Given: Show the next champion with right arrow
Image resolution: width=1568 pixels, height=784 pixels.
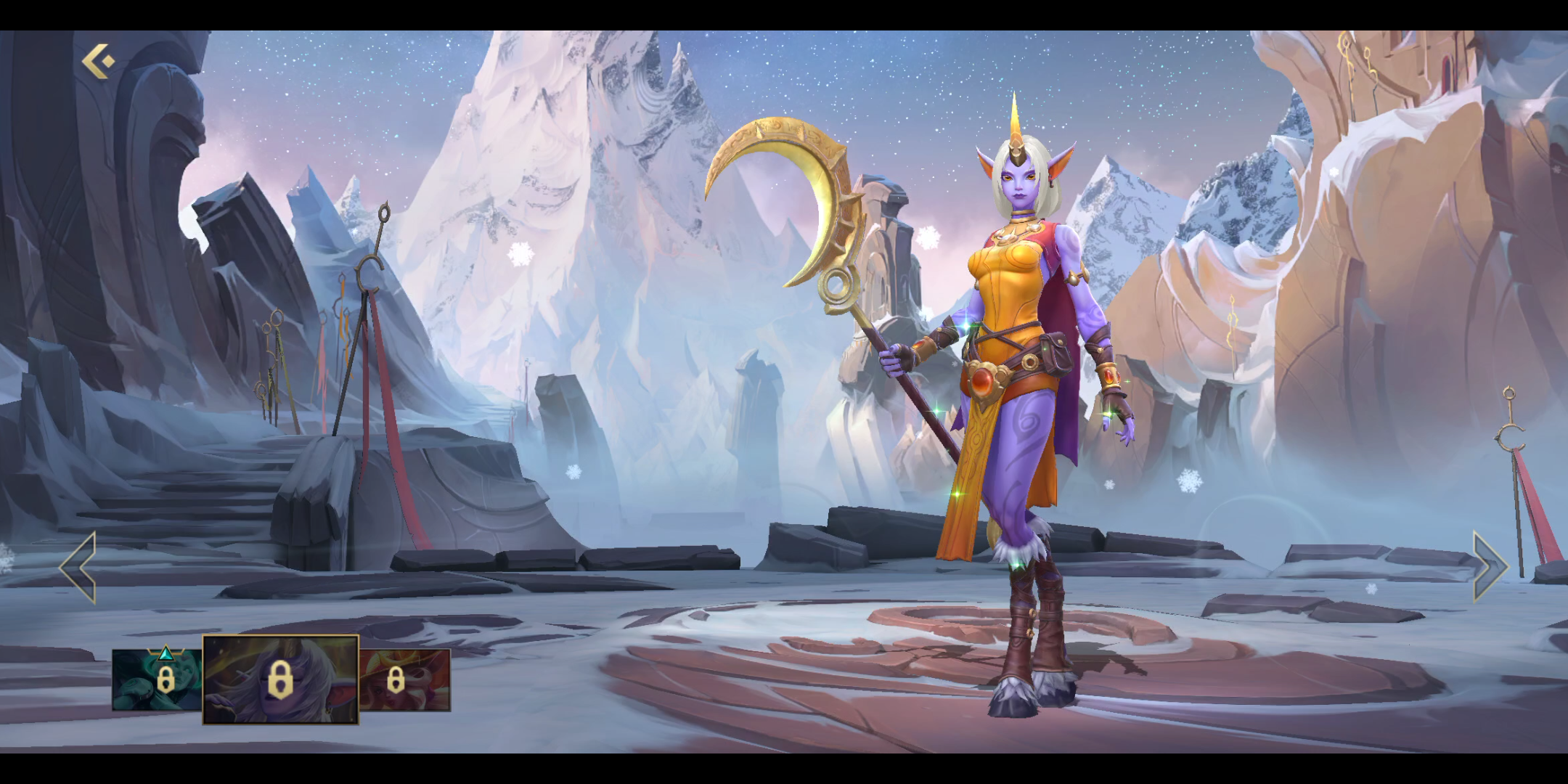Looking at the screenshot, I should pos(1490,567).
